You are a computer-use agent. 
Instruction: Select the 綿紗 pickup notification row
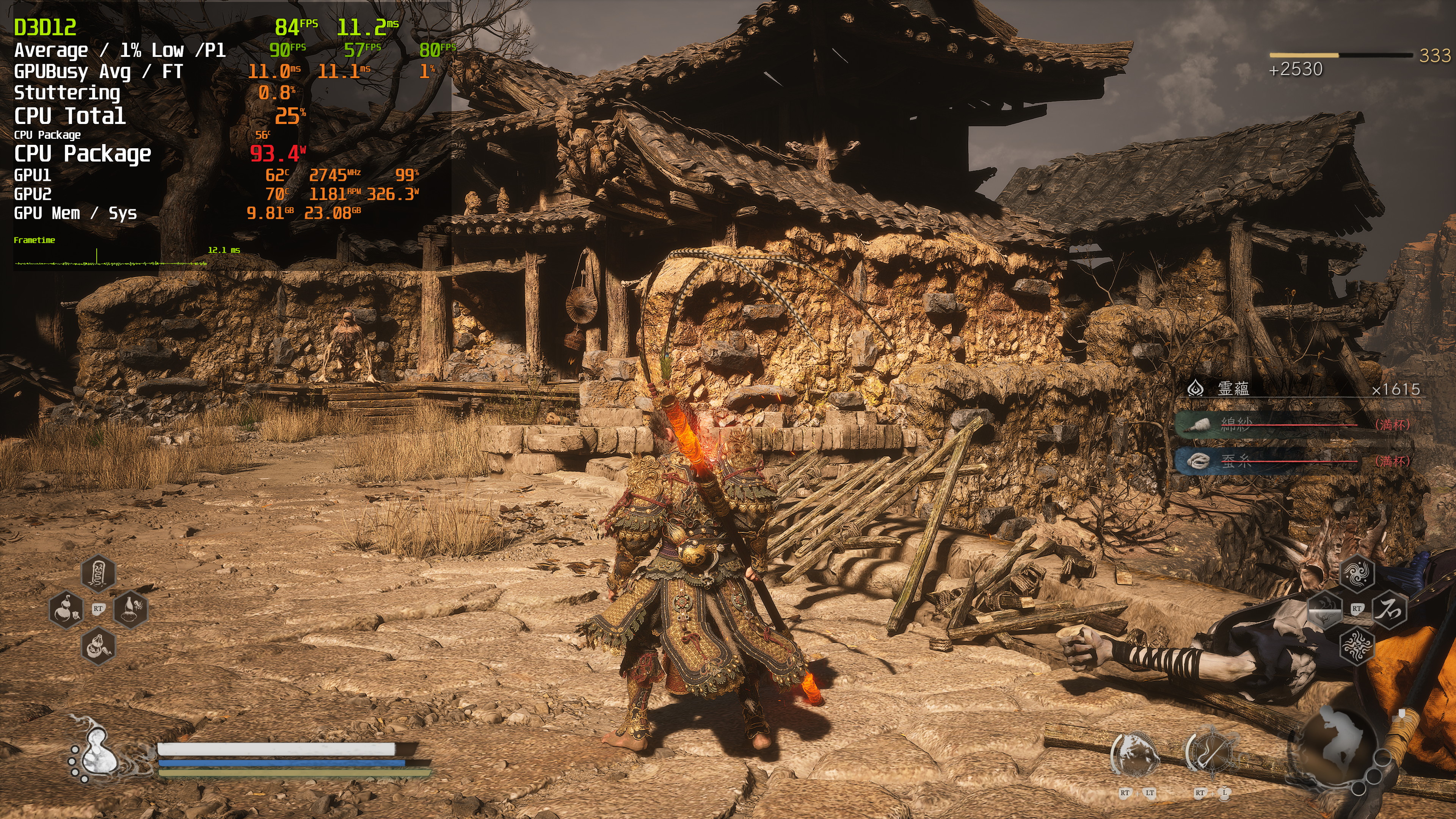(1294, 425)
